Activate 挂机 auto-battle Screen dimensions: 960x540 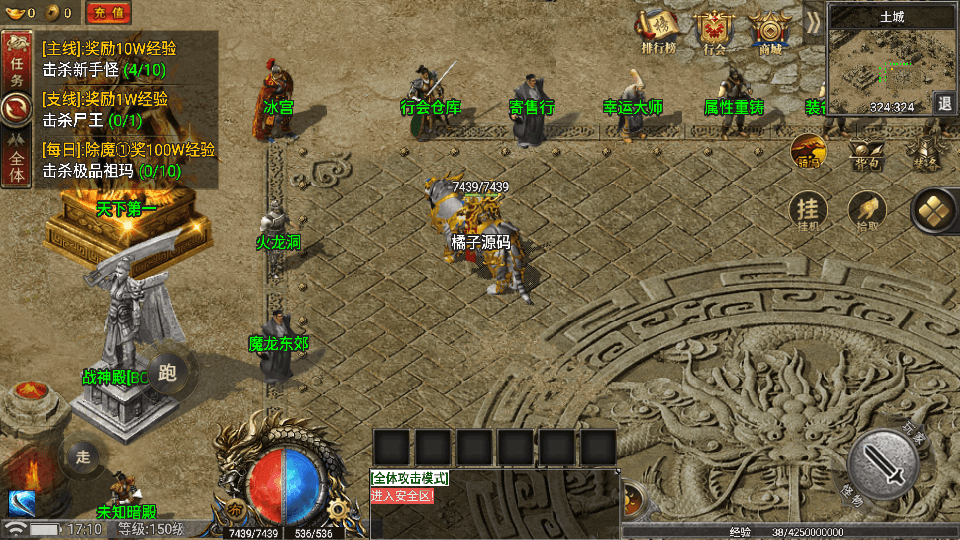pos(808,212)
